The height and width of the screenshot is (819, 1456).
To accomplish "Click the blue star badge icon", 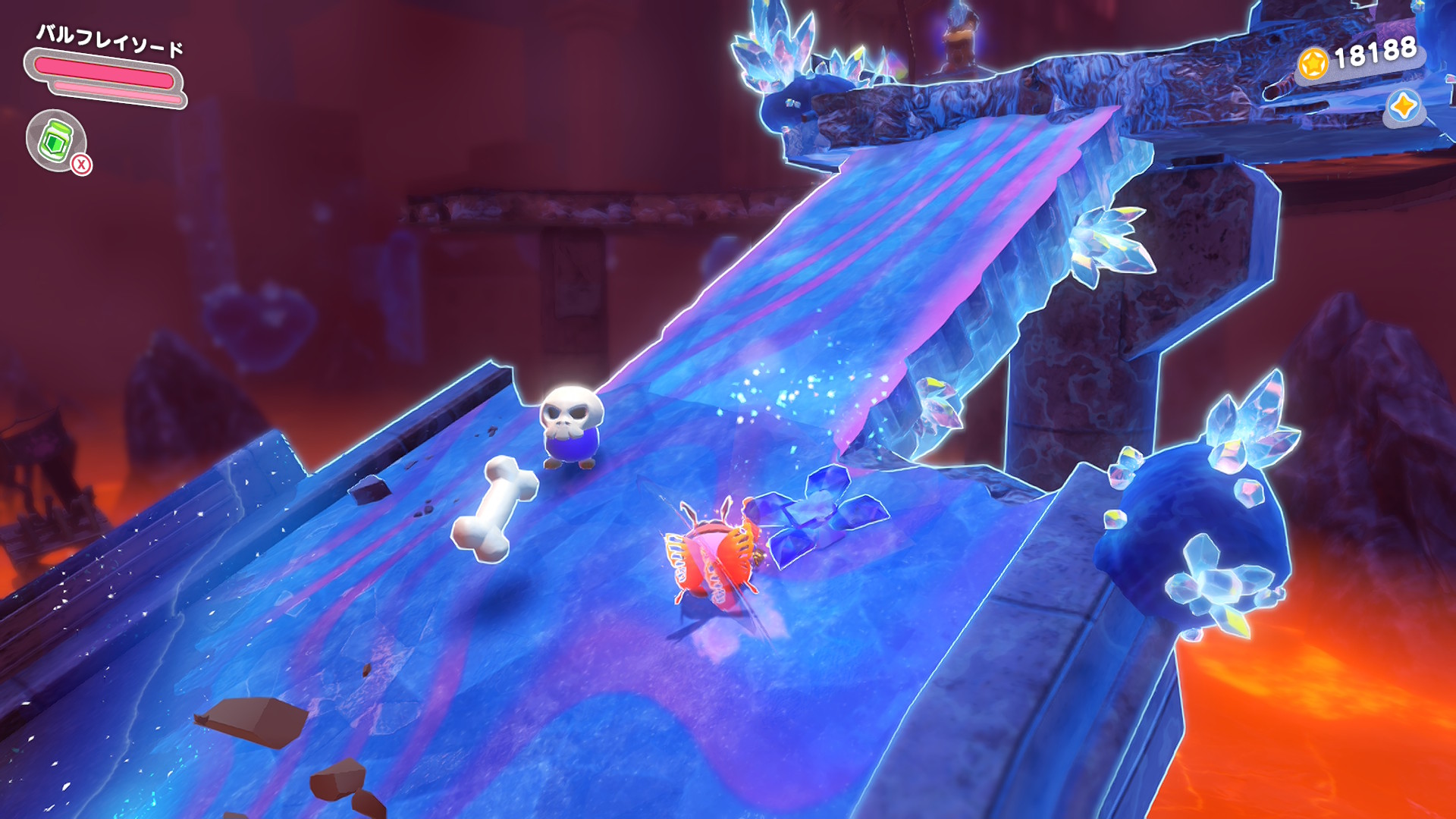I will [x=1403, y=106].
